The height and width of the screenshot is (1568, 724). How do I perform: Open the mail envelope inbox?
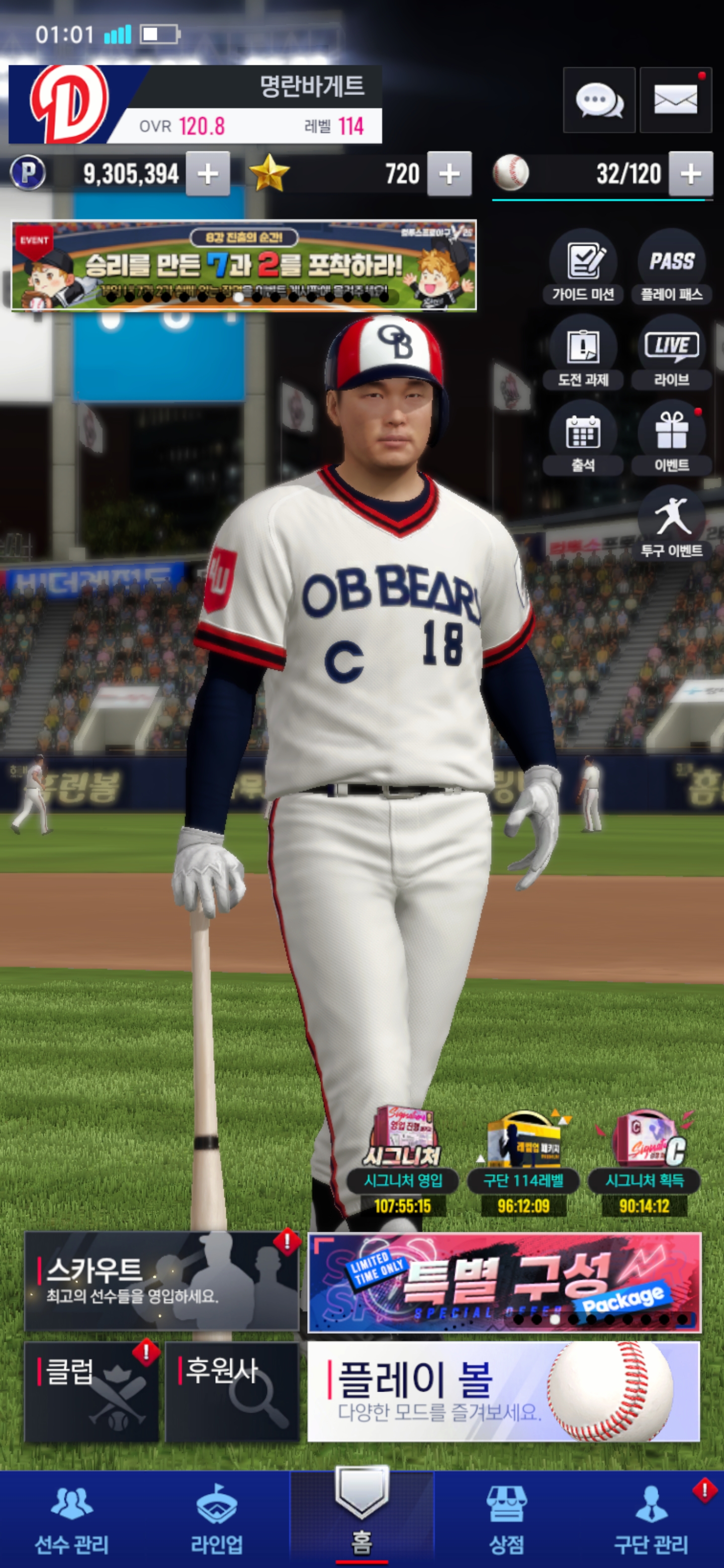coord(675,101)
